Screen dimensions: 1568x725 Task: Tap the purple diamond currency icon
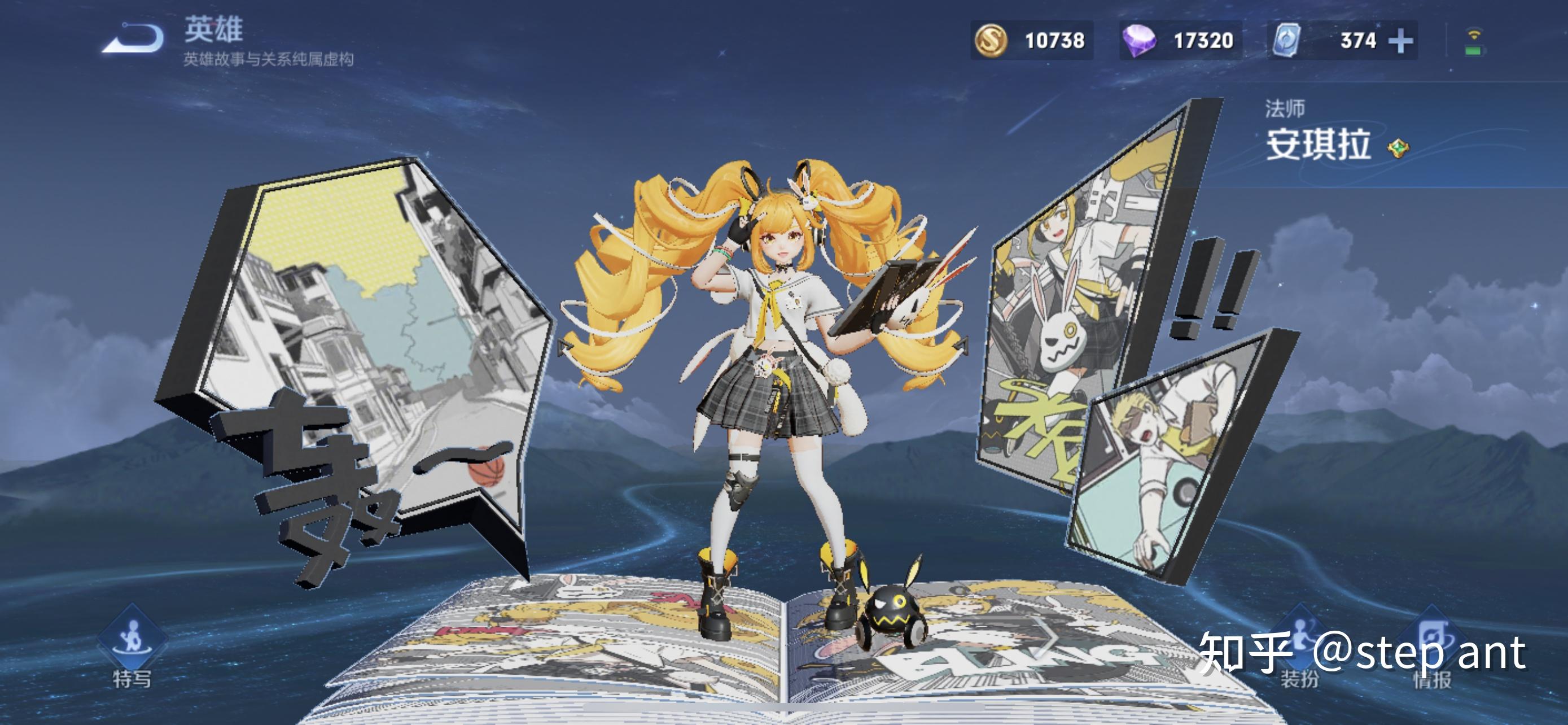(x=1138, y=41)
